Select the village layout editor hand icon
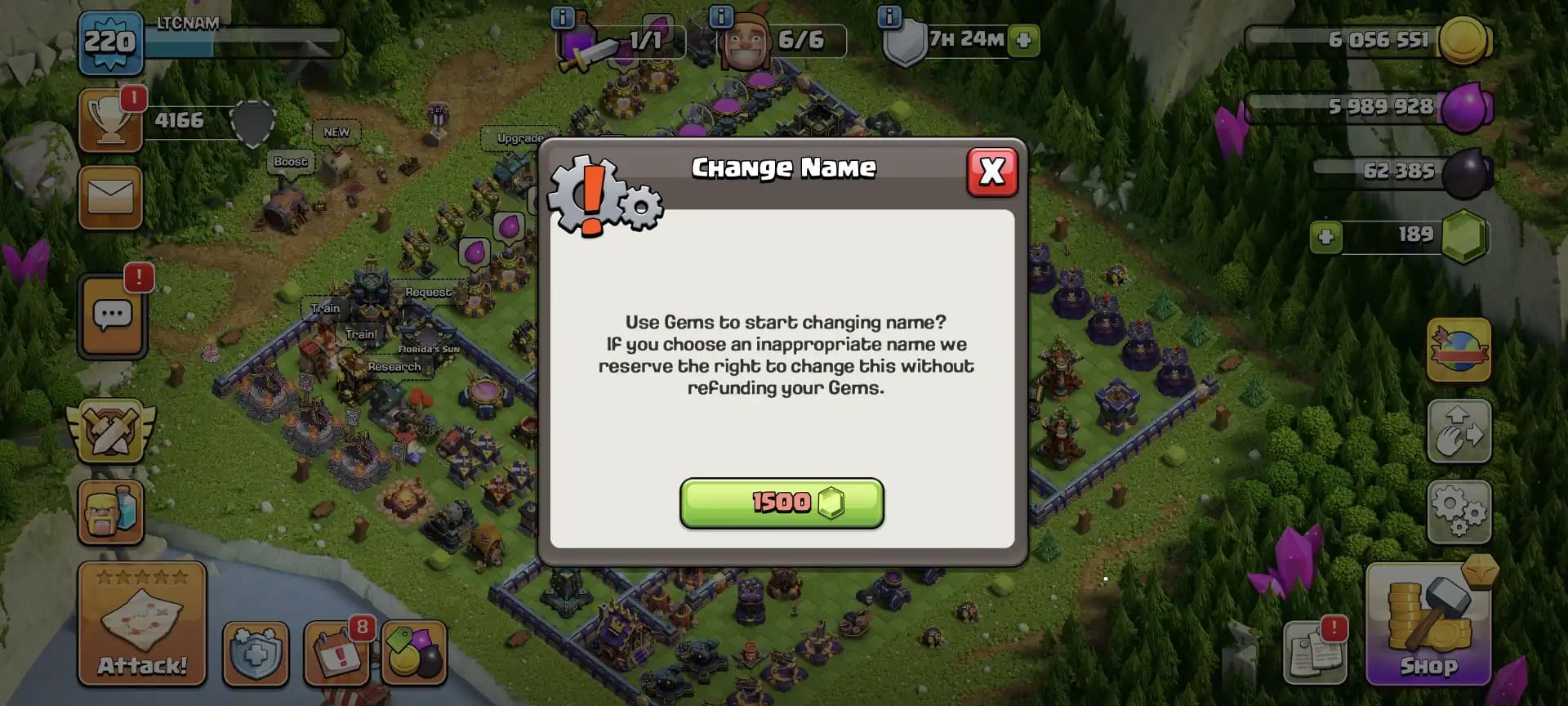This screenshot has height=706, width=1568. pos(1459,431)
